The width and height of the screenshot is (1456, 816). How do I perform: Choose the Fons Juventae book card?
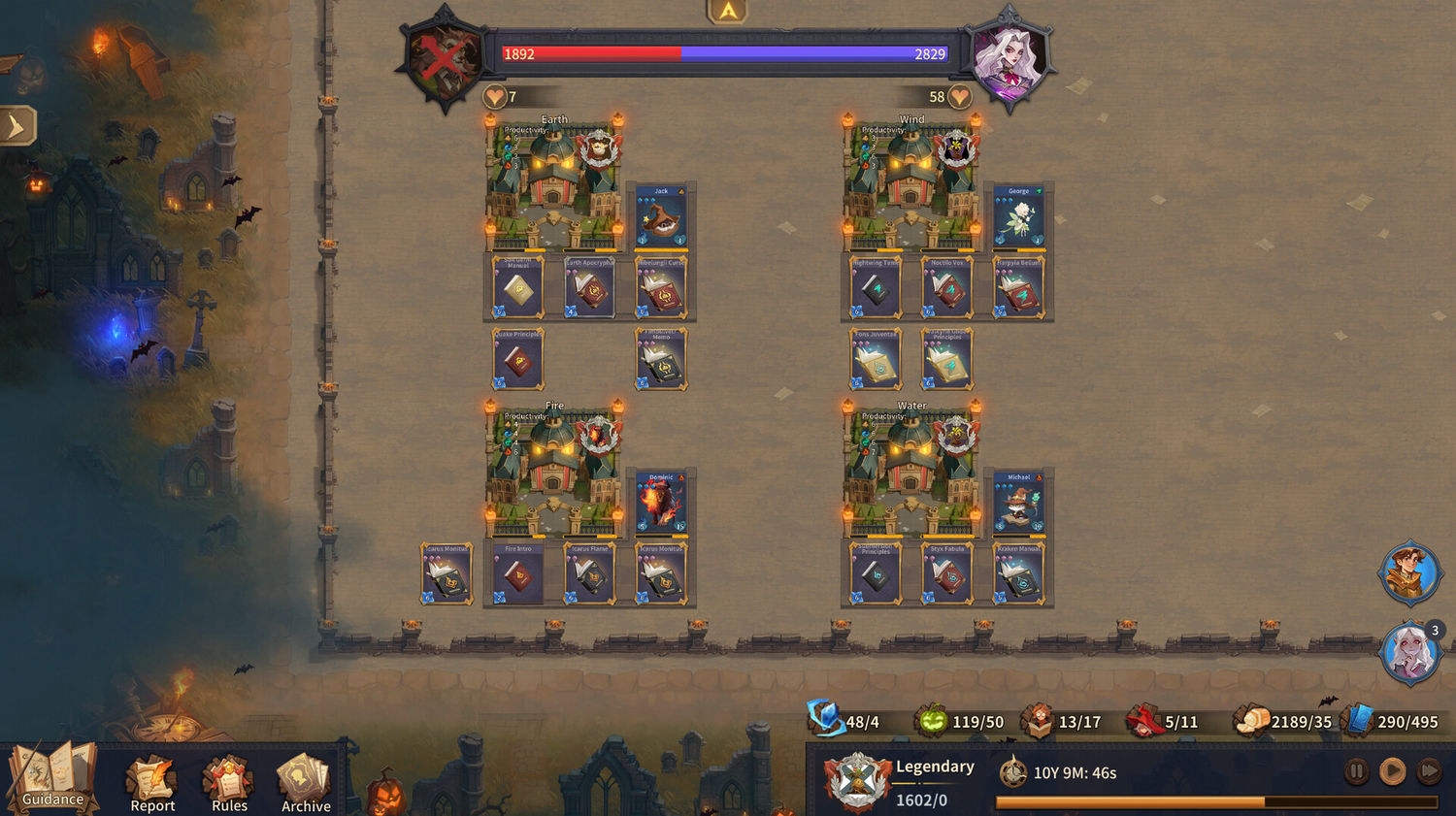pos(876,359)
